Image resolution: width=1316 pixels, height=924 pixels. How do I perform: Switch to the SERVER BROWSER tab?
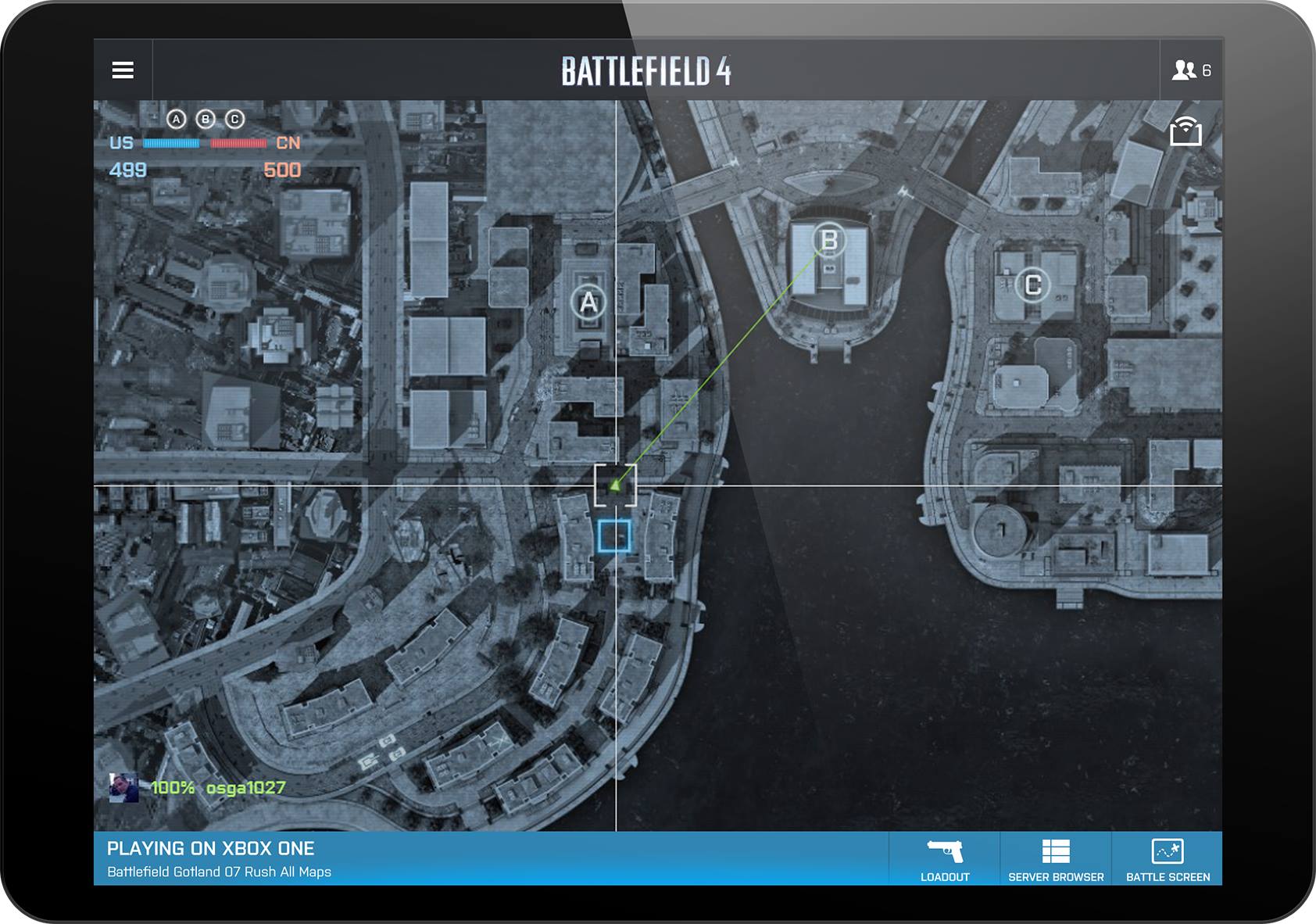click(1055, 876)
